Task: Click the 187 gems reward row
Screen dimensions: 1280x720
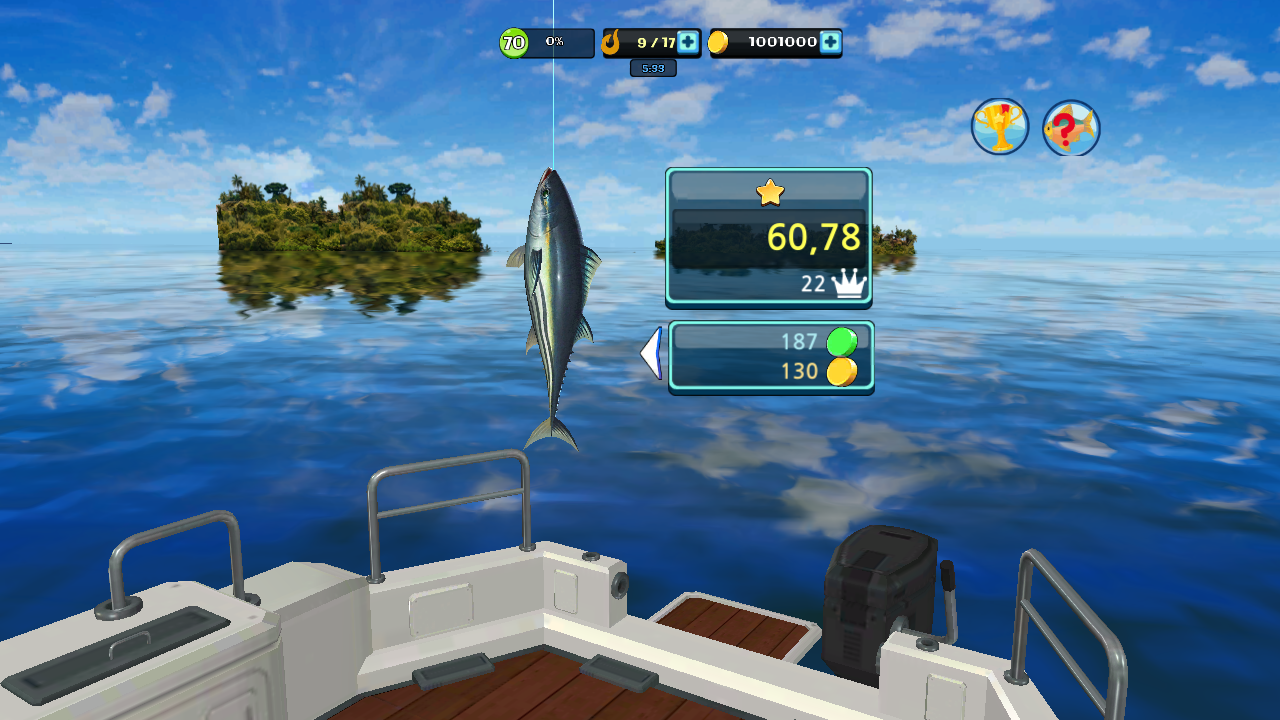Action: pos(800,340)
